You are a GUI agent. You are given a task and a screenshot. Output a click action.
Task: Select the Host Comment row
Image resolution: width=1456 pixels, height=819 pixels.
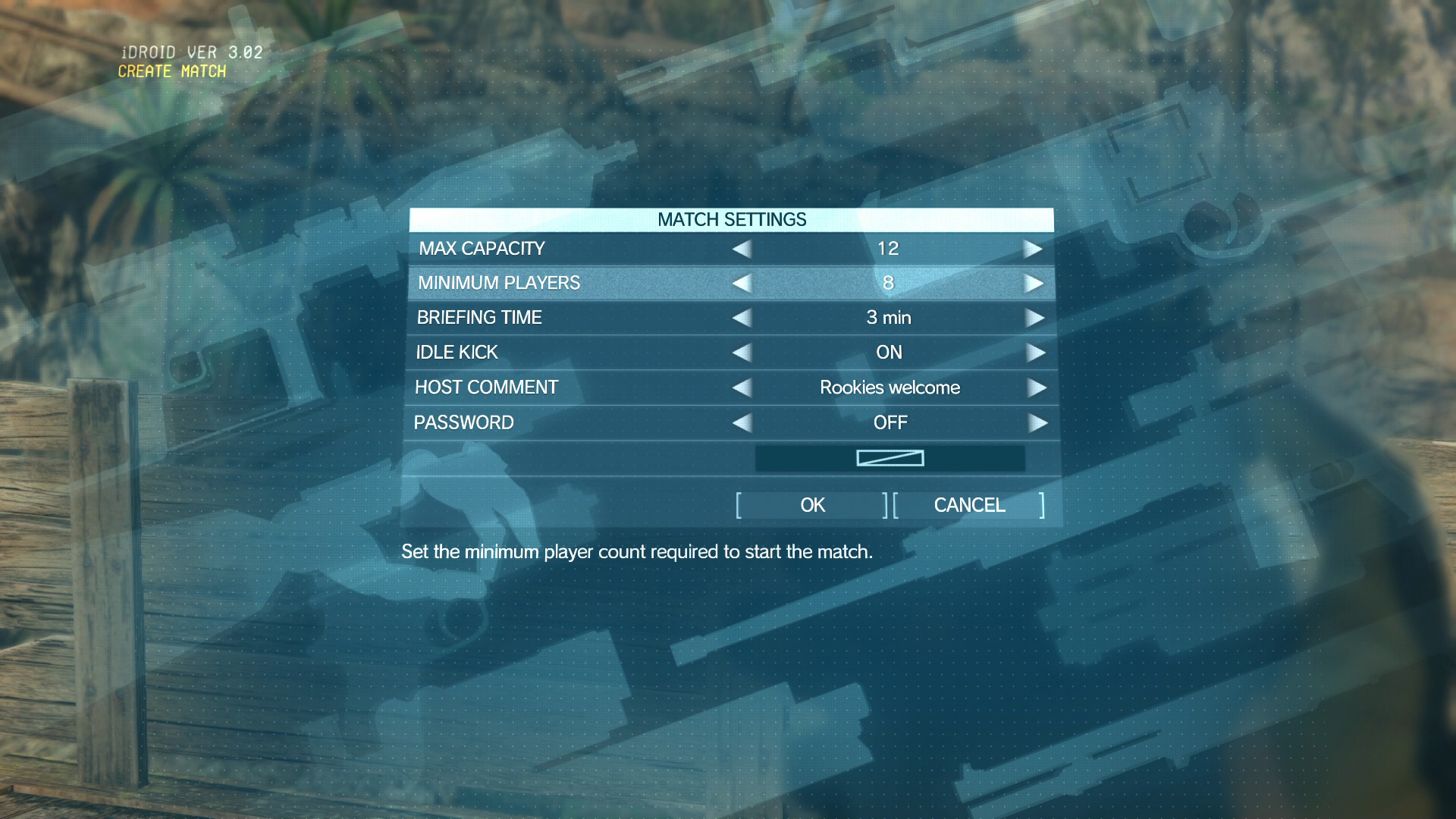pyautogui.click(x=531, y=388)
